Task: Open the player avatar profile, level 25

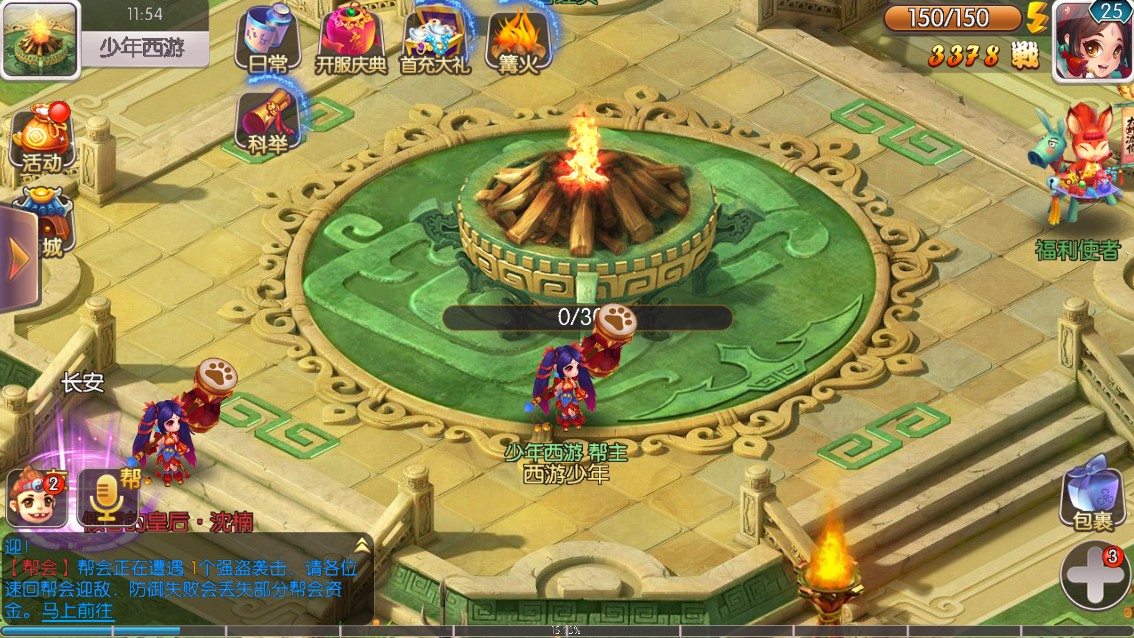Action: (1092, 40)
